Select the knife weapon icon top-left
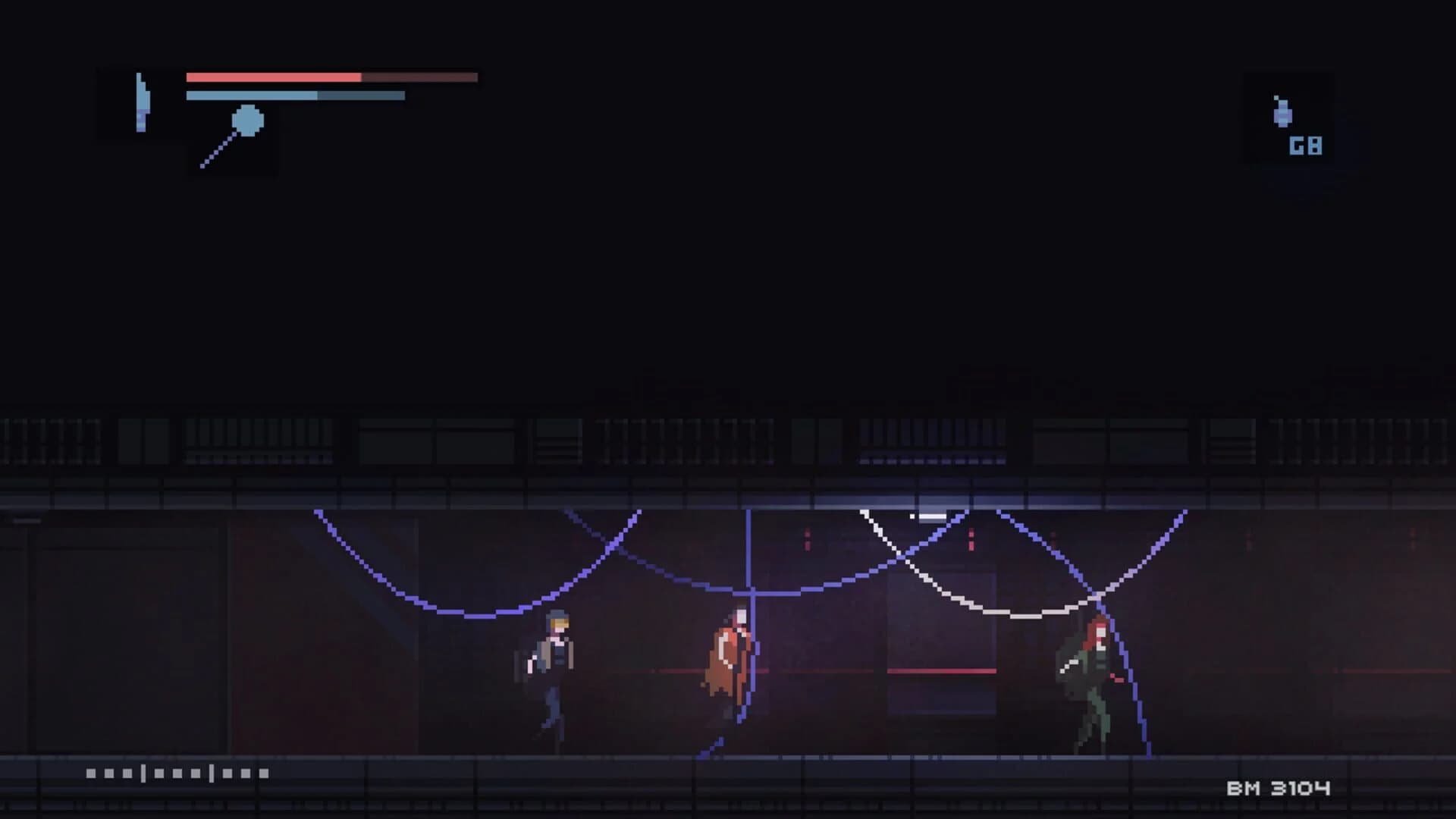 141,102
